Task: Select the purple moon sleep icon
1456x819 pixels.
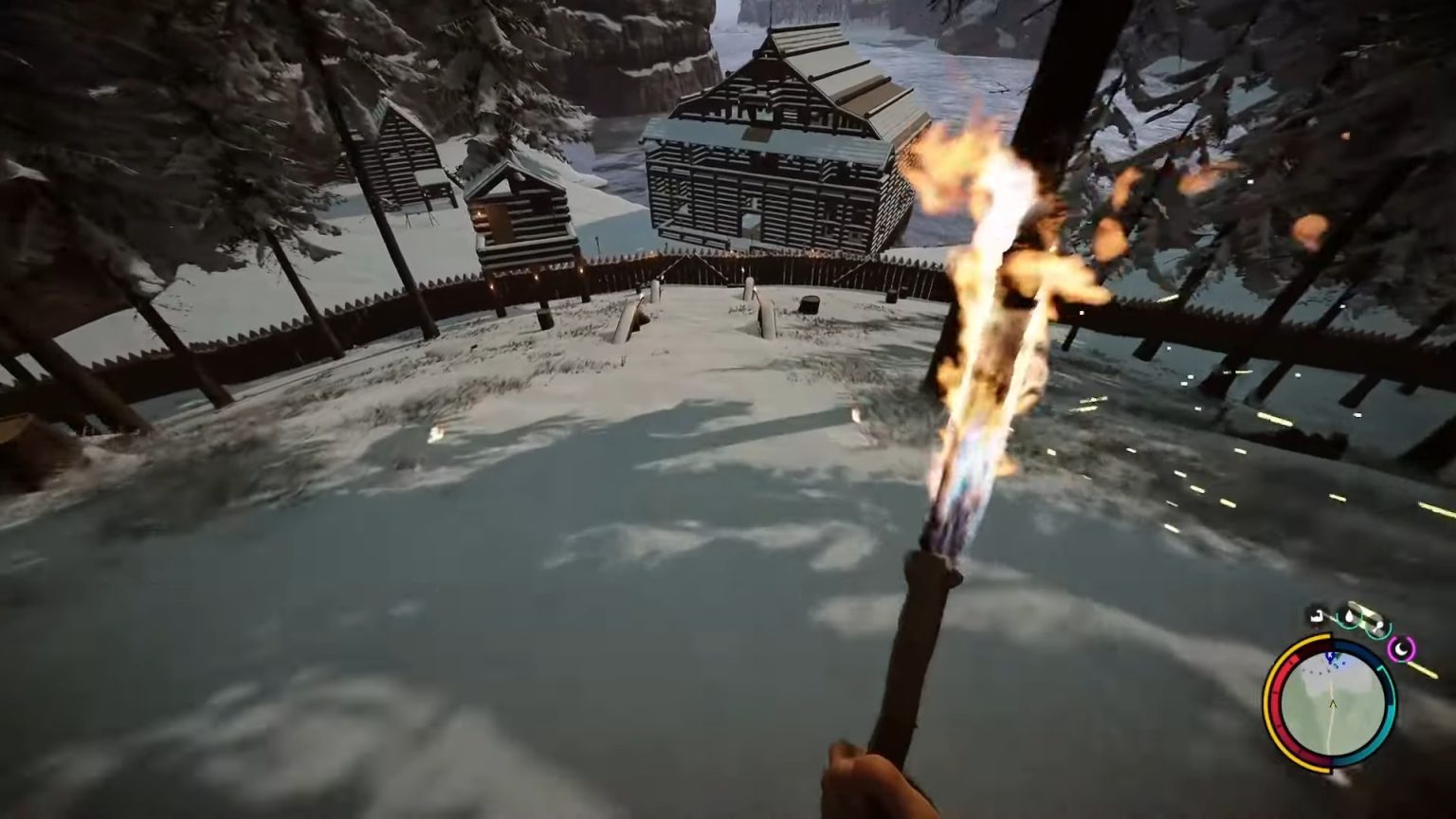Action: point(1402,649)
